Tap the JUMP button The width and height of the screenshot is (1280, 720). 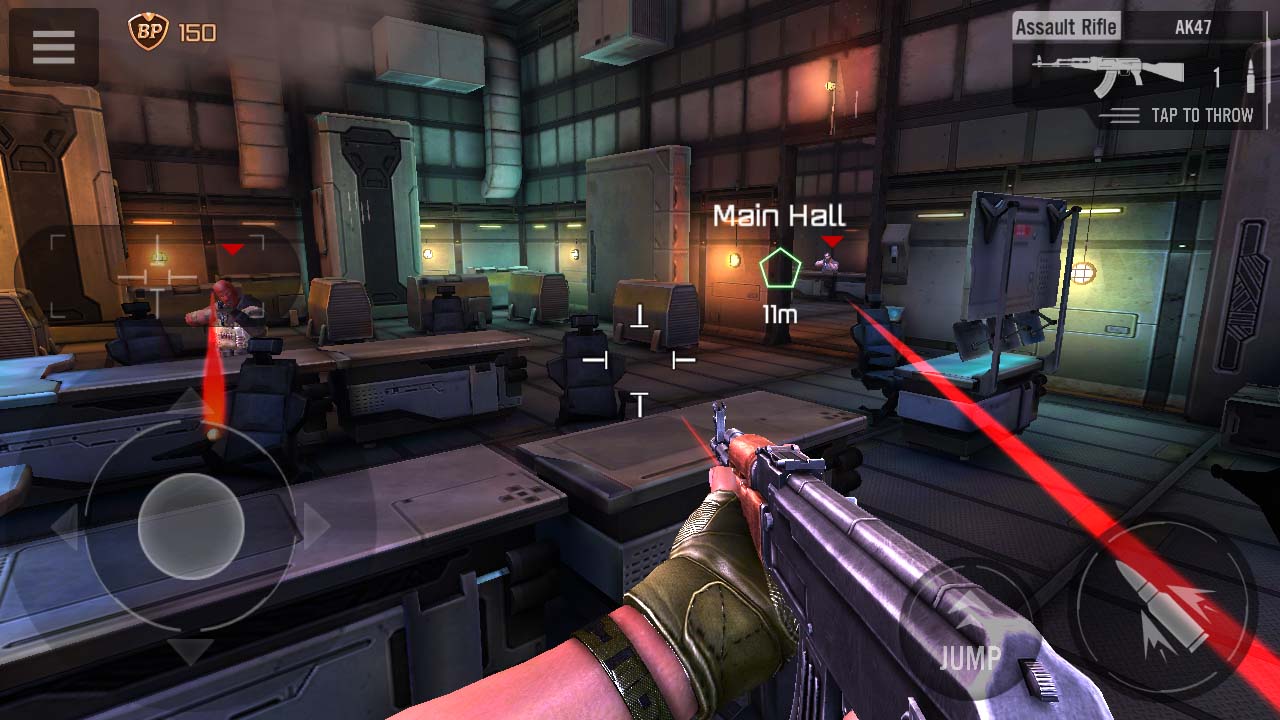point(968,631)
